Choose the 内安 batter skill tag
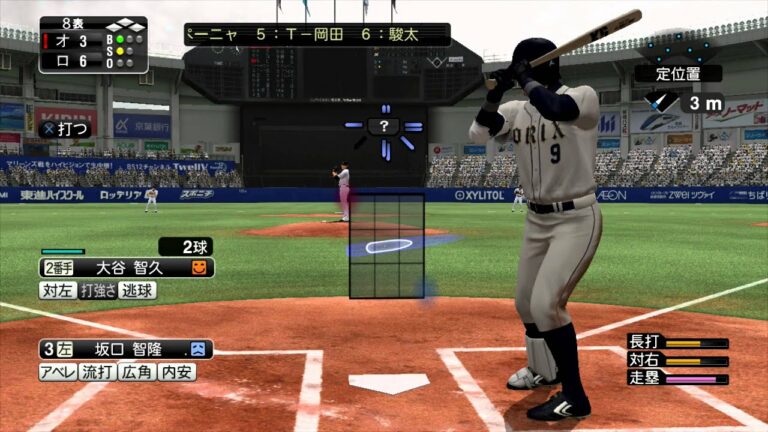Viewport: 768px width, 432px height. [x=178, y=372]
